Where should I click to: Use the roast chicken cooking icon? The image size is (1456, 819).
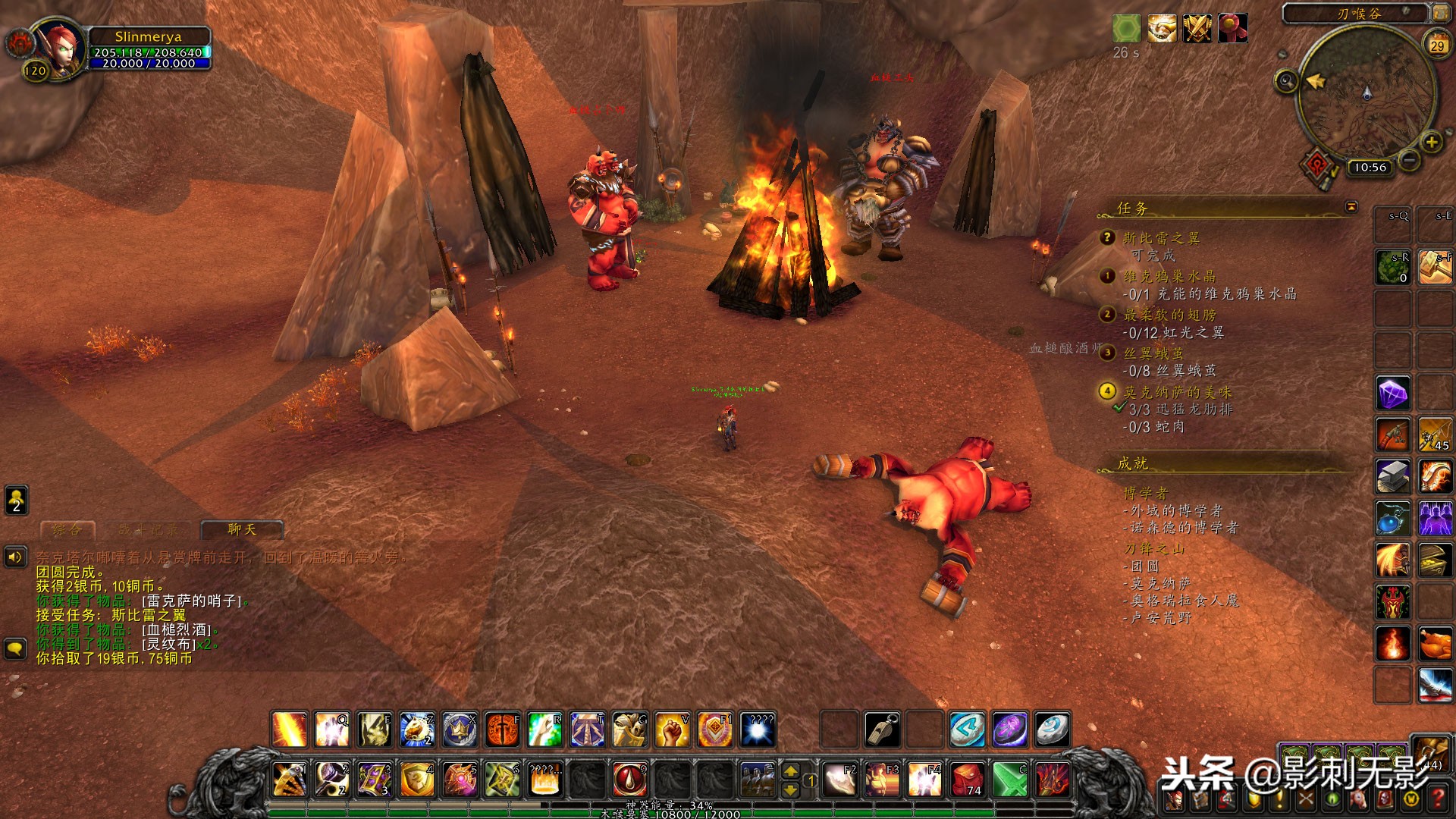(x=1435, y=644)
